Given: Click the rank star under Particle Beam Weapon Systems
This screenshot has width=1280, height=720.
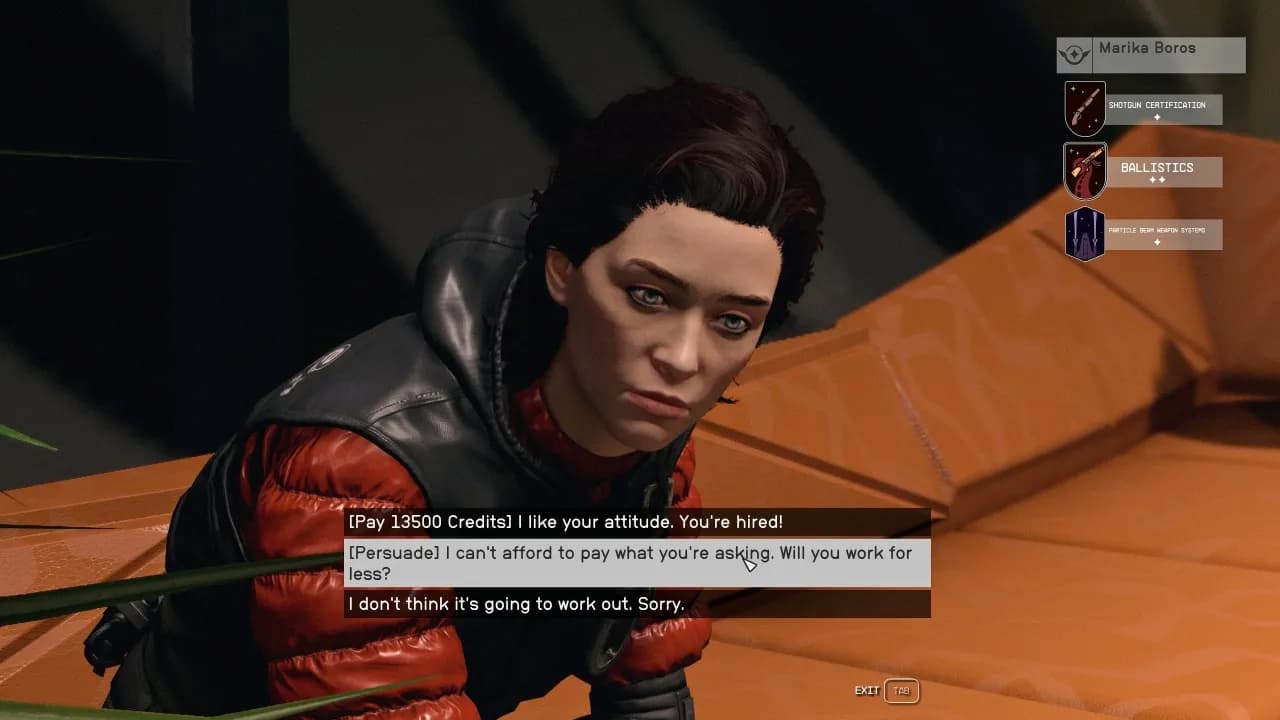Looking at the screenshot, I should pos(1156,243).
